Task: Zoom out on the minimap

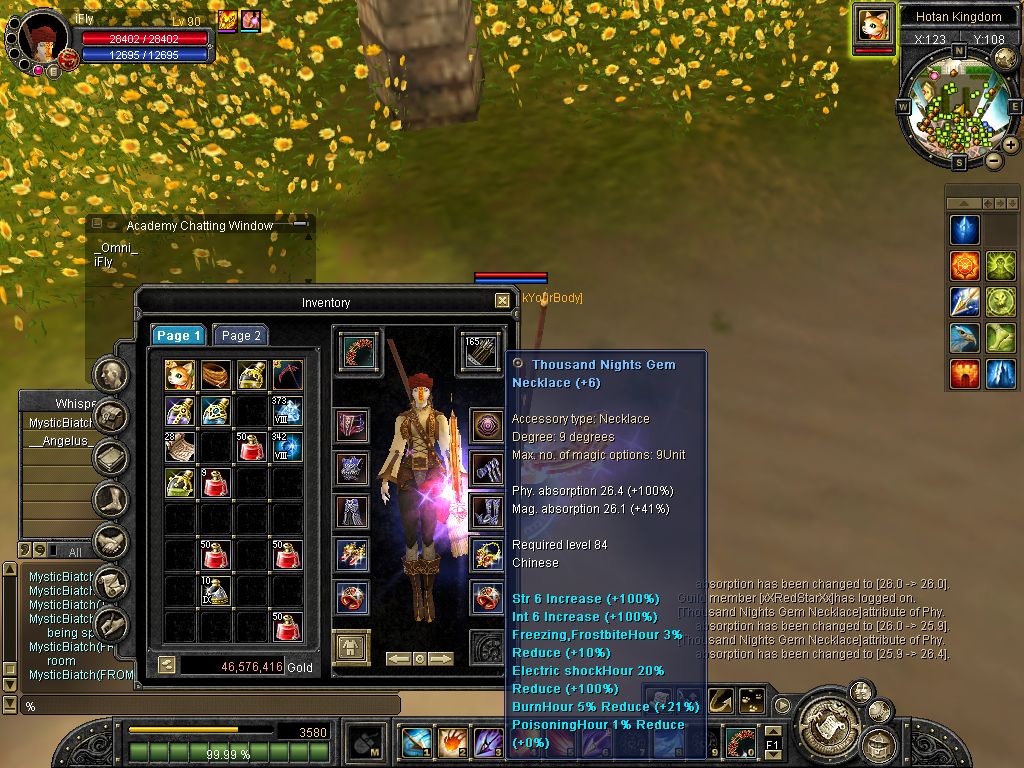Action: click(993, 160)
